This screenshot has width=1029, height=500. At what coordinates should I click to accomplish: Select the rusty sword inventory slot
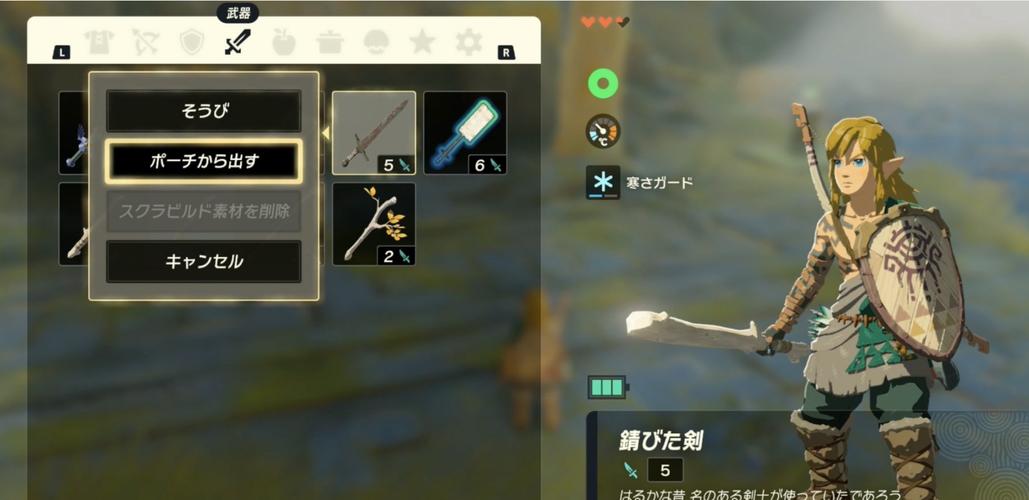[x=374, y=133]
